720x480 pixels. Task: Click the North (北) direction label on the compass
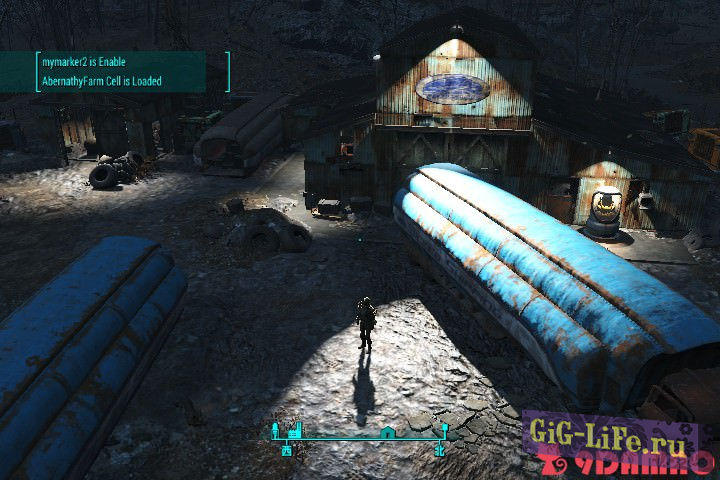coord(439,451)
